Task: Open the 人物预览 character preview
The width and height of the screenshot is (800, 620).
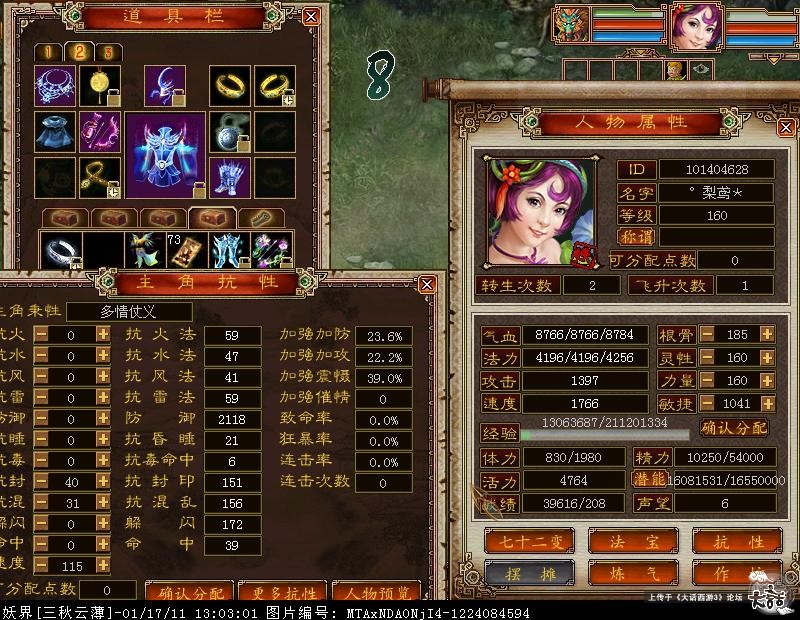Action: (375, 592)
